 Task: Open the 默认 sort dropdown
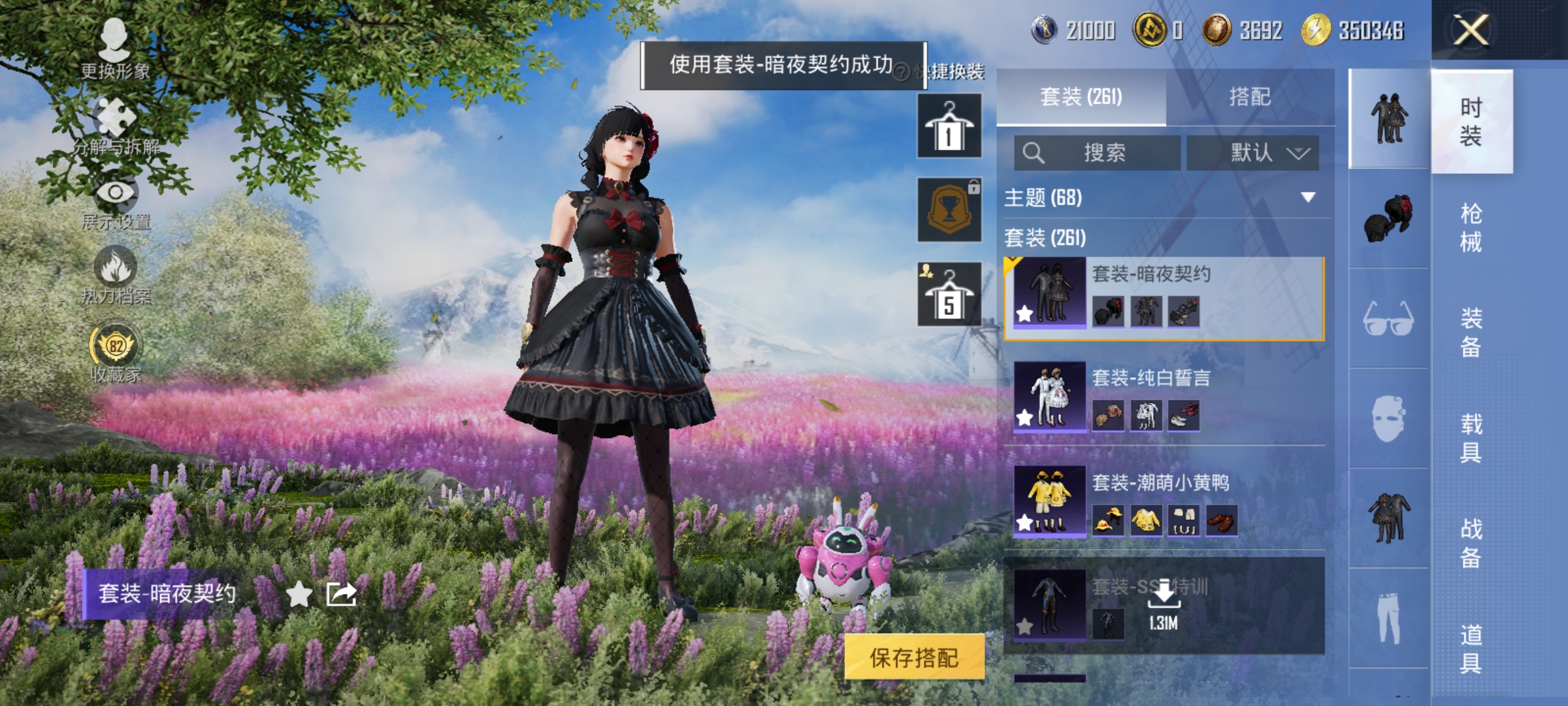tap(1252, 152)
